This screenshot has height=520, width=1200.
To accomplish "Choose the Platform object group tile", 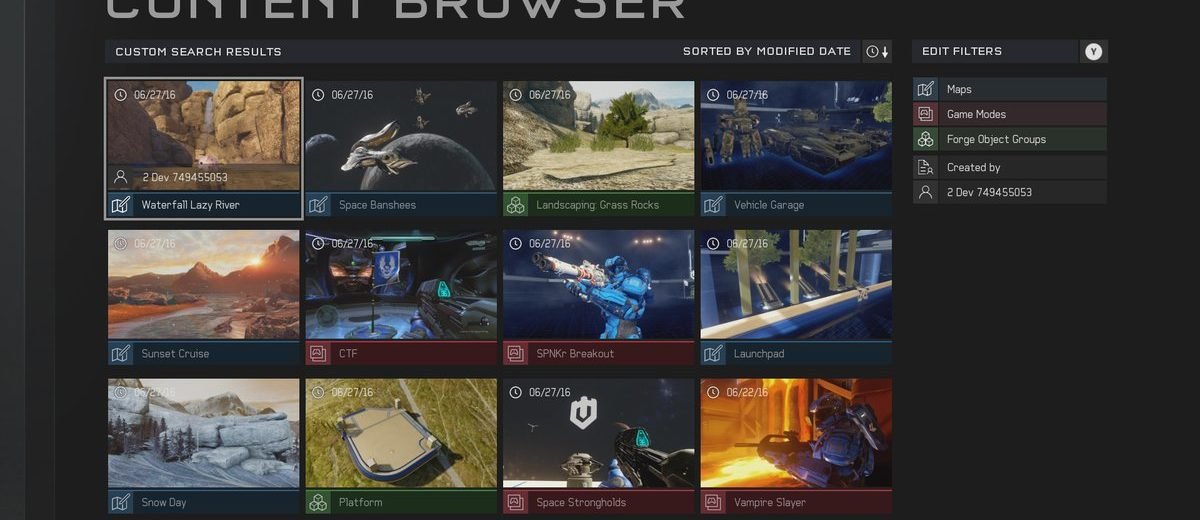I will point(400,445).
